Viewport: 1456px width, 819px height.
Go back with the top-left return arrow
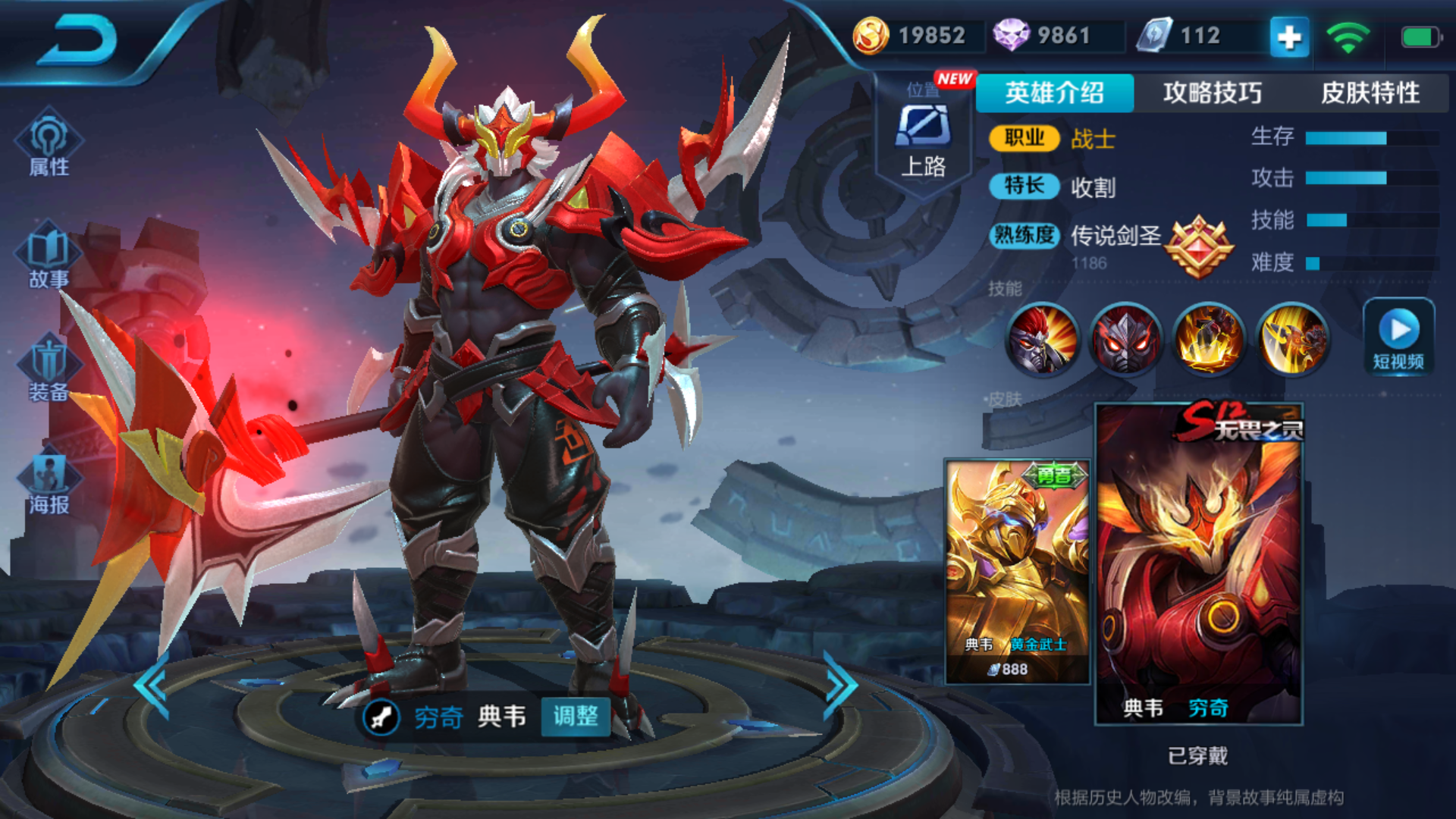78,41
